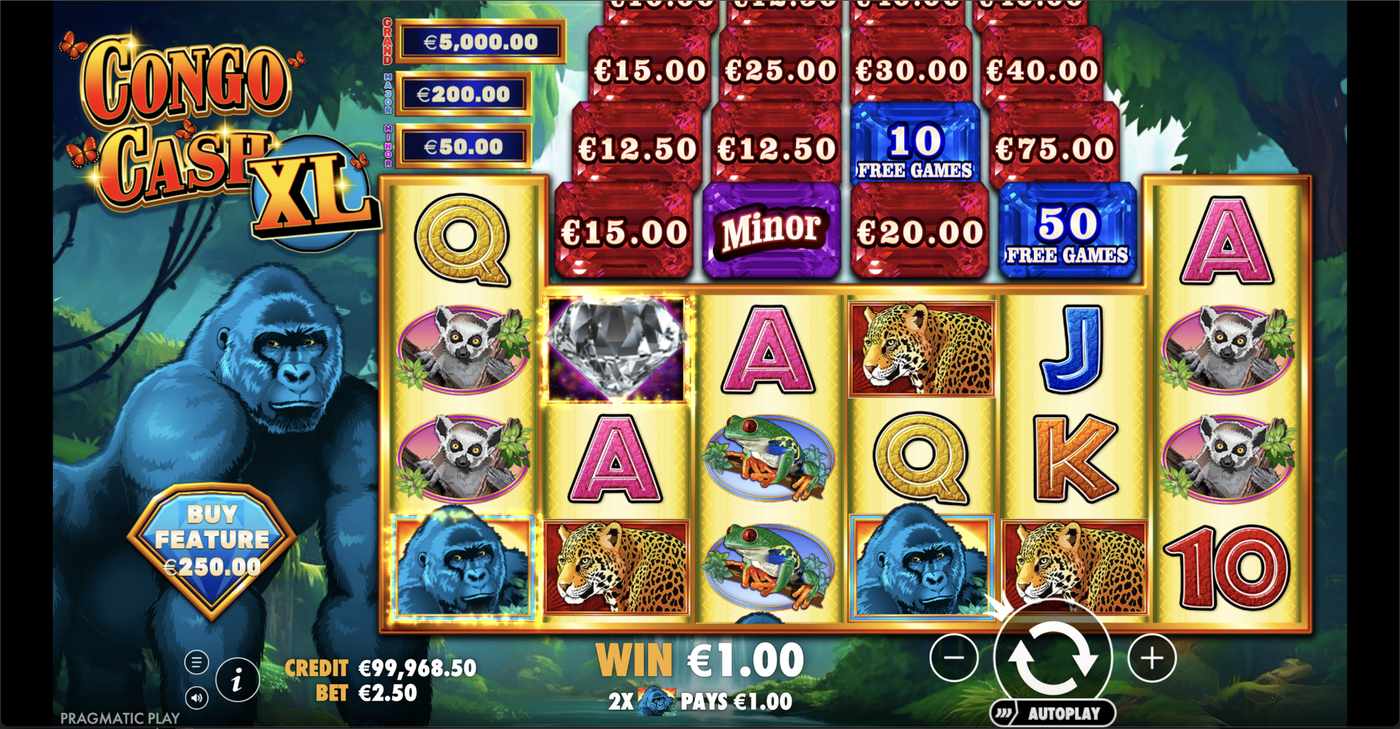Screen dimensions: 1400x729
Task: Select the Pragmatic Play branding label
Action: (119, 718)
